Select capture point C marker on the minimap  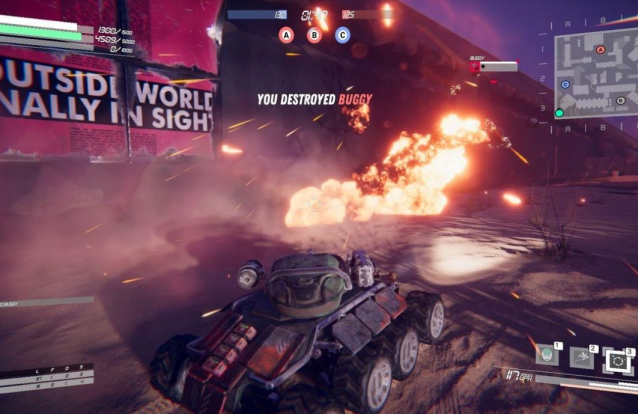pos(566,85)
